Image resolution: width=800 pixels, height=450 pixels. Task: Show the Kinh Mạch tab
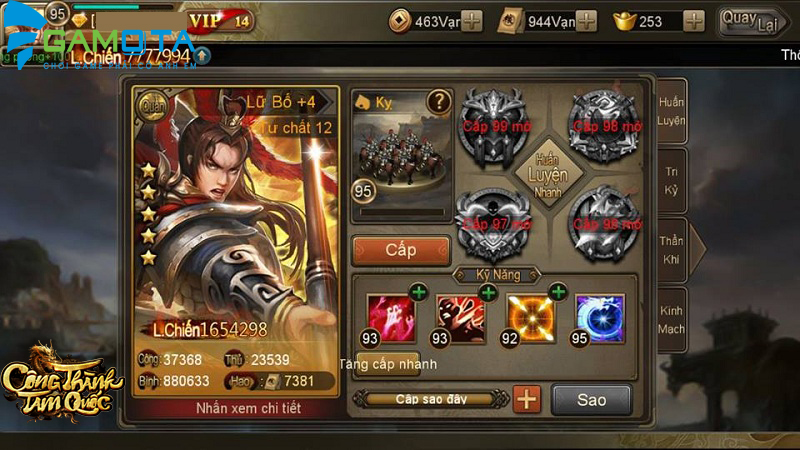(671, 319)
